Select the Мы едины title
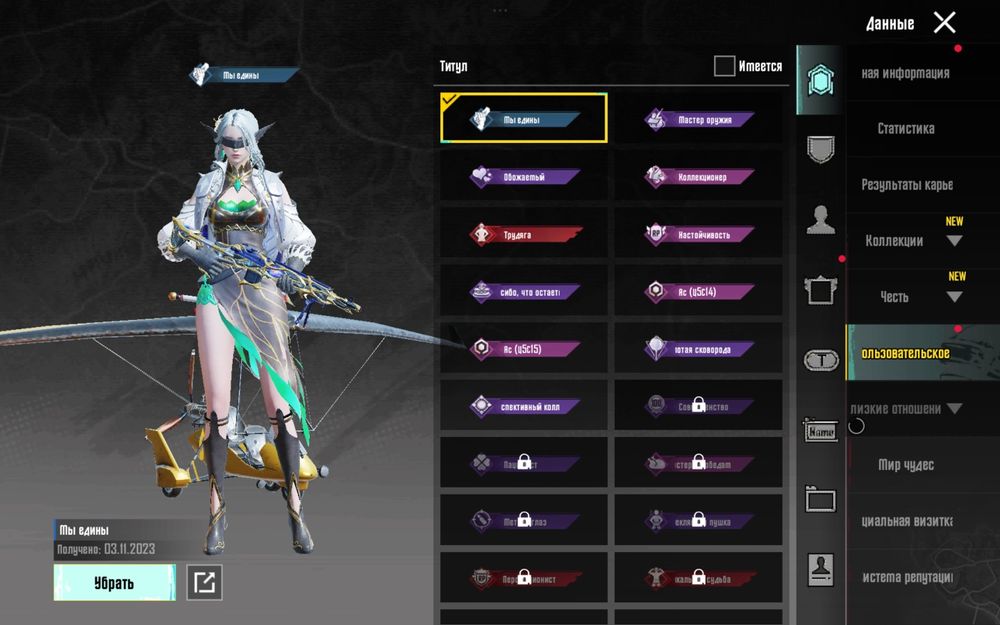1000x625 pixels. click(524, 119)
